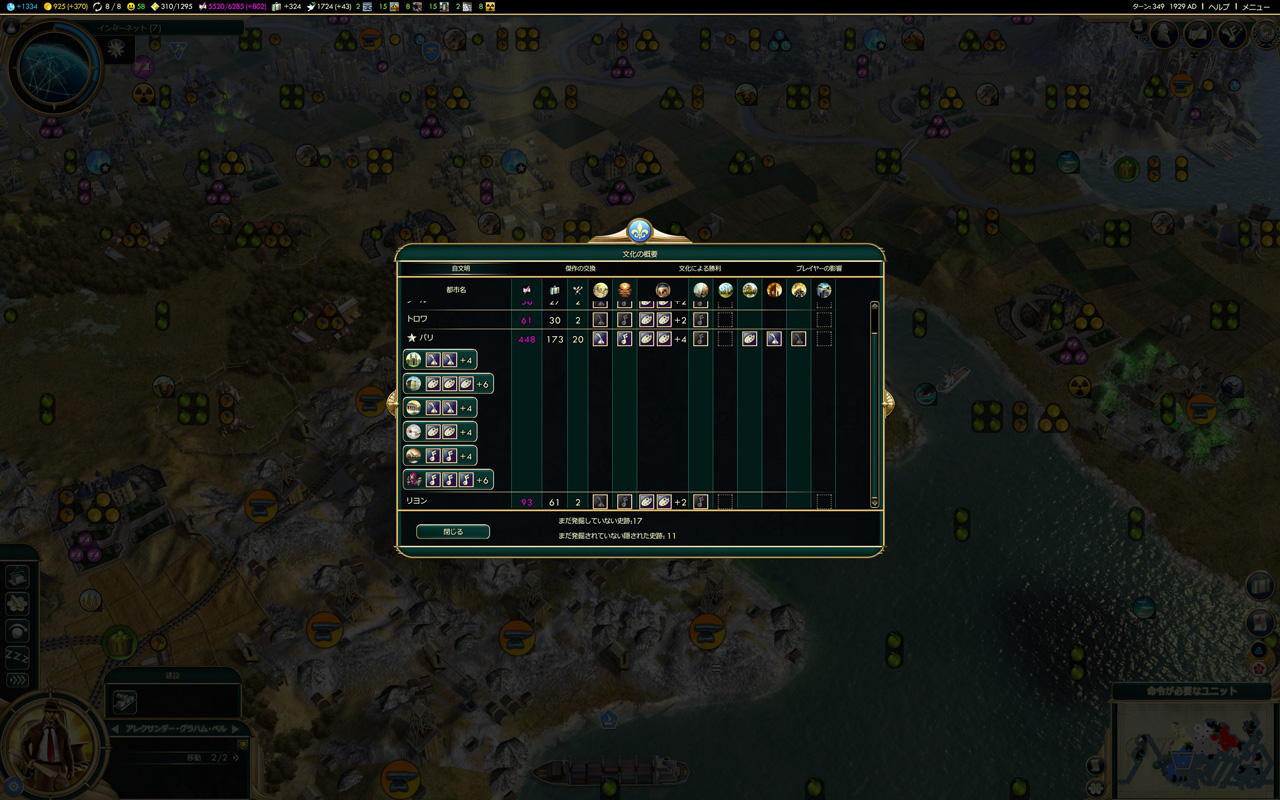Click the scrollbar down arrow in city list
The width and height of the screenshot is (1280, 800).
point(875,503)
